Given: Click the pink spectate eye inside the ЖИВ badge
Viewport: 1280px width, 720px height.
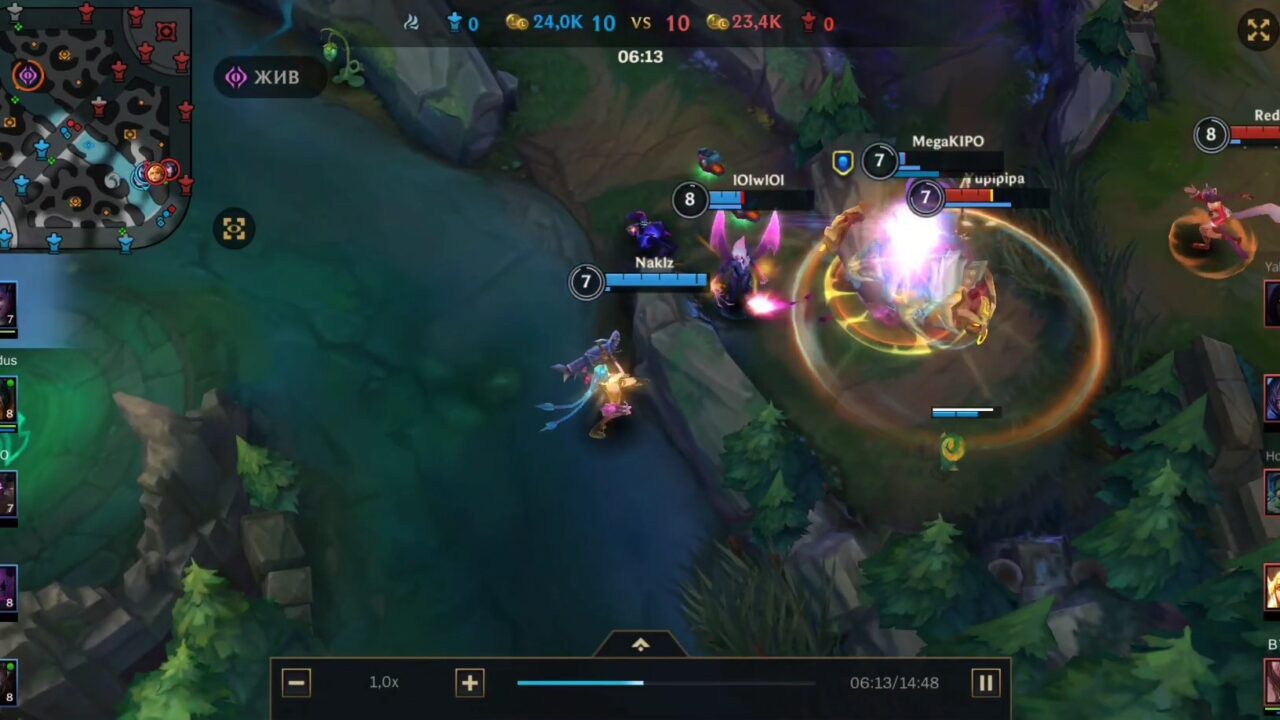Looking at the screenshot, I should click(x=234, y=77).
